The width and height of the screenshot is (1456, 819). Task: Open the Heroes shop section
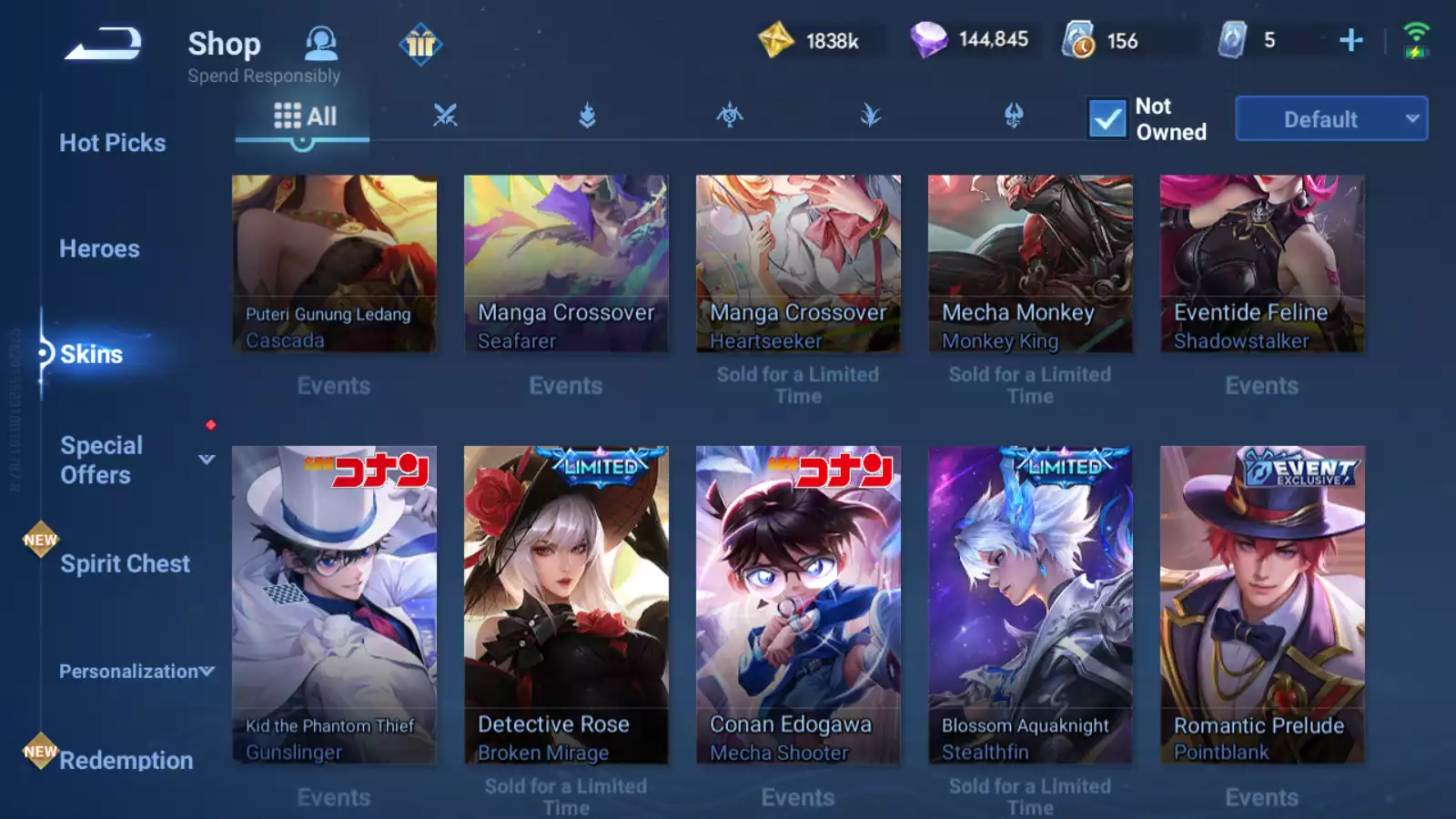[x=99, y=248]
